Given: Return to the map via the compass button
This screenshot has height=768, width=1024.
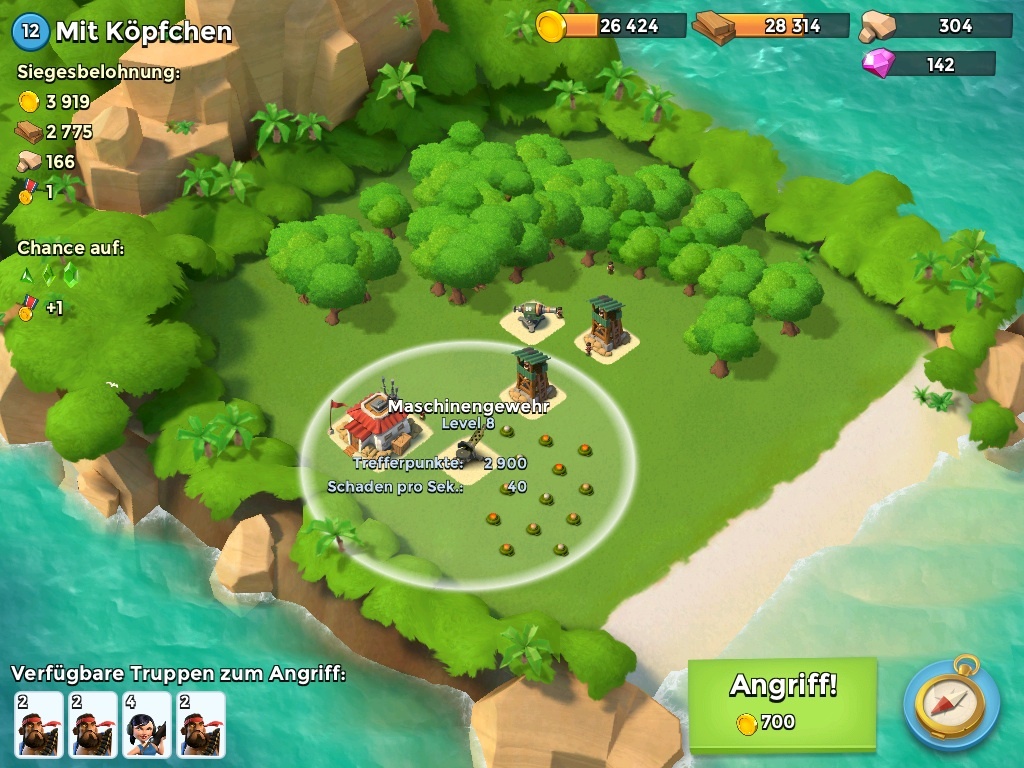Looking at the screenshot, I should click(x=951, y=703).
